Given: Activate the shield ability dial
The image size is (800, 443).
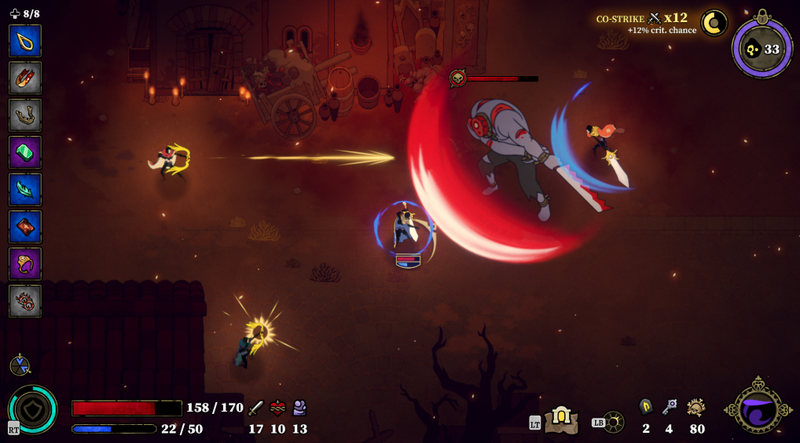Looking at the screenshot, I should (32, 410).
